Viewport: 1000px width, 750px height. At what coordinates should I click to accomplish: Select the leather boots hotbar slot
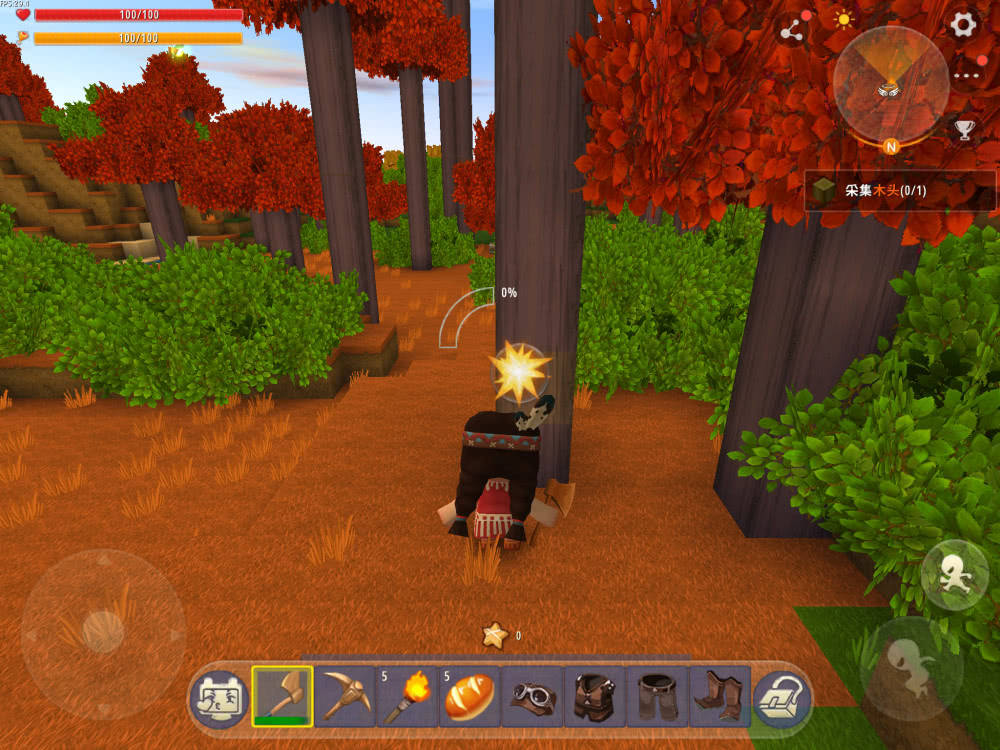click(719, 696)
